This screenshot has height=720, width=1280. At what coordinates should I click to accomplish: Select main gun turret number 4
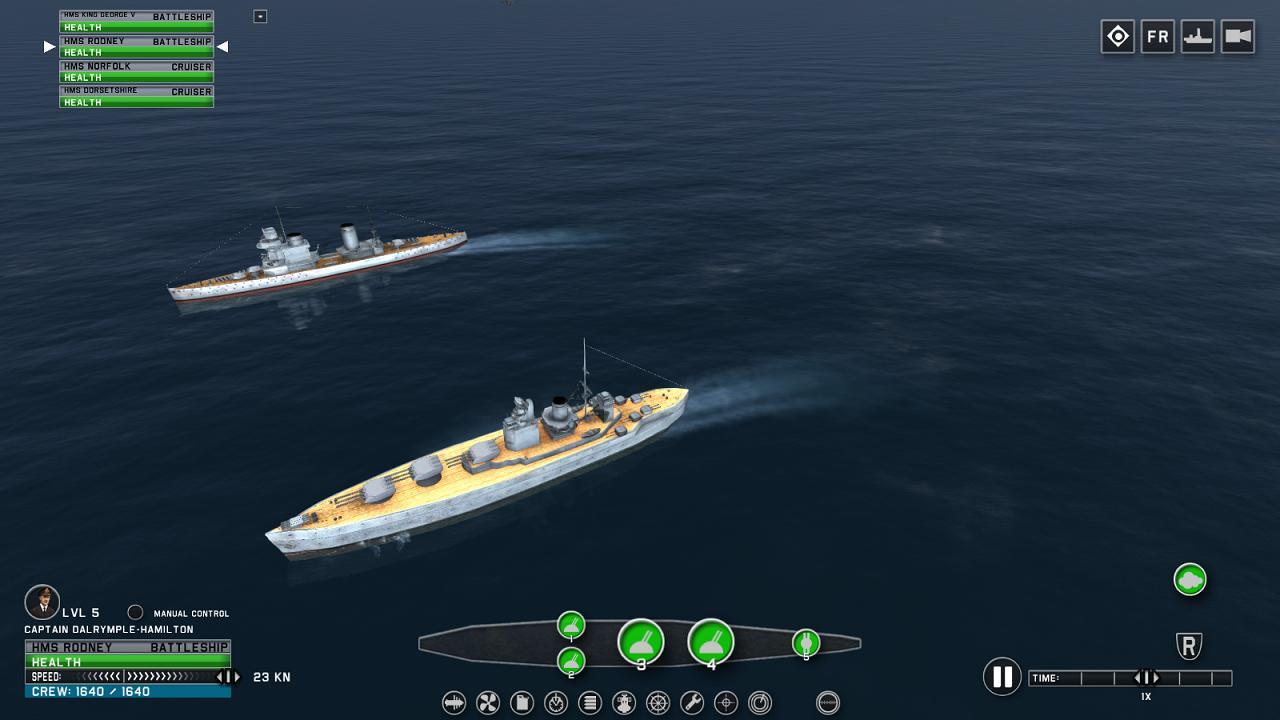point(711,642)
